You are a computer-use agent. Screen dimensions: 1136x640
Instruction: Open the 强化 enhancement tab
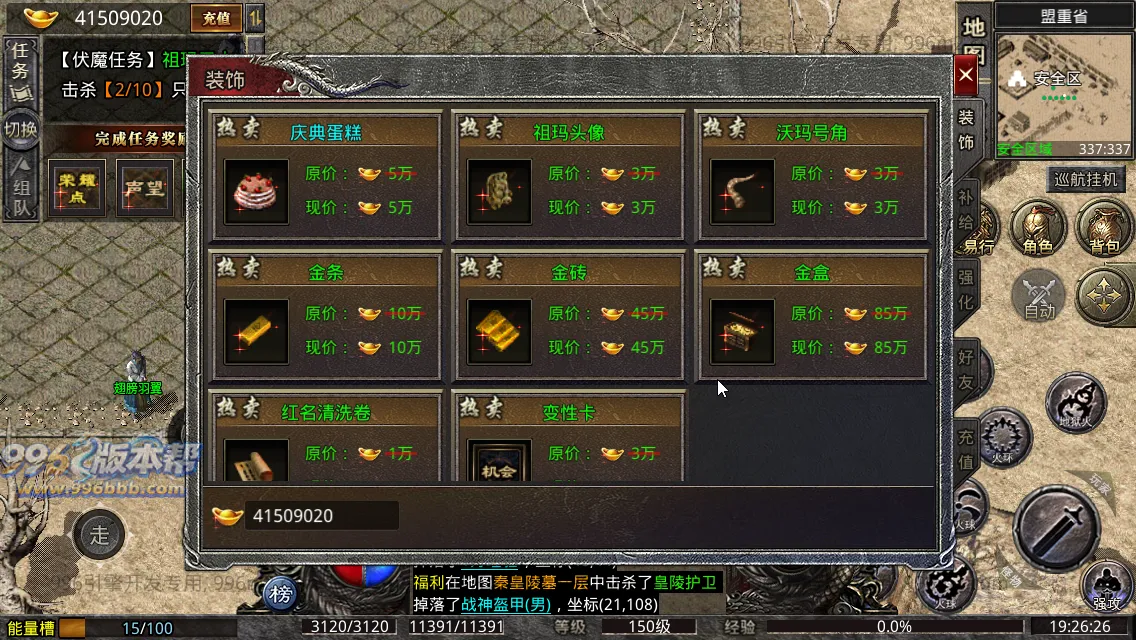pos(966,288)
